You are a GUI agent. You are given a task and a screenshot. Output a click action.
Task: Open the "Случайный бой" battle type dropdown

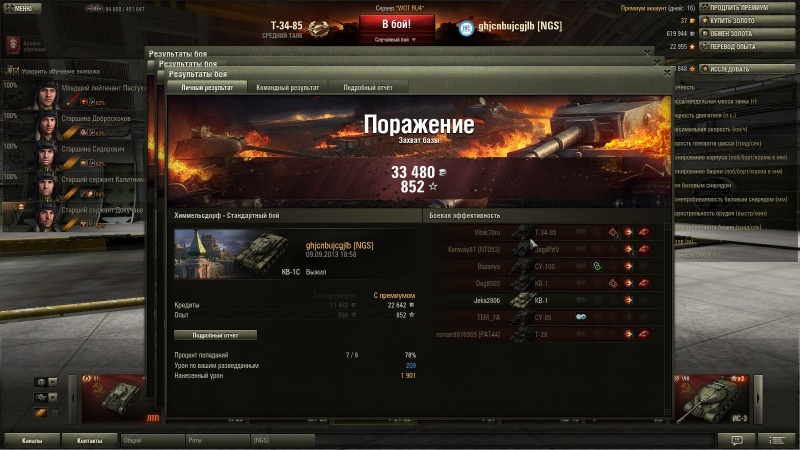click(x=396, y=40)
